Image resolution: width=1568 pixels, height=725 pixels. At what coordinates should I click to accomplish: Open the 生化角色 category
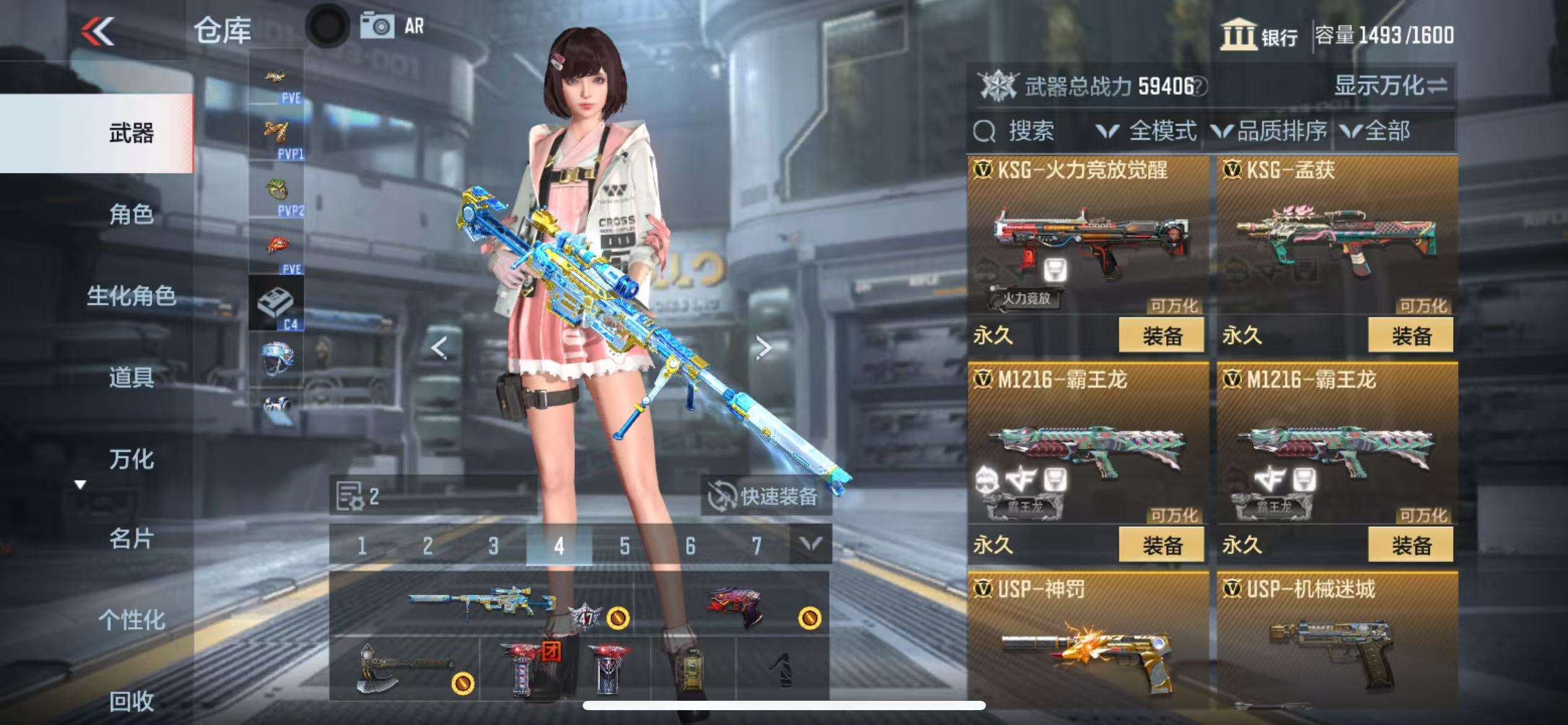pyautogui.click(x=131, y=296)
